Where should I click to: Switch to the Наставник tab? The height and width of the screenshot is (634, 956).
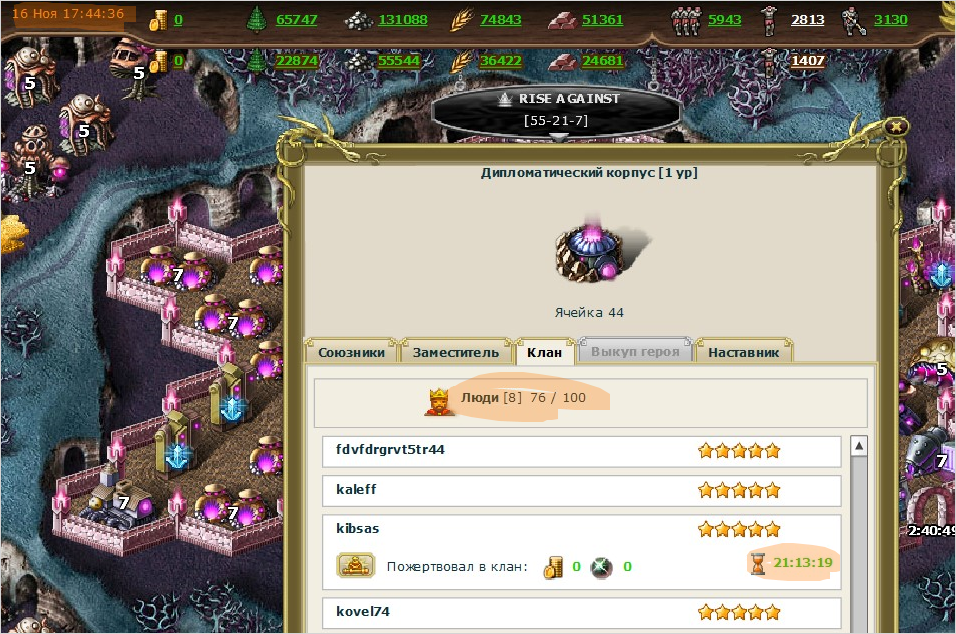point(743,352)
